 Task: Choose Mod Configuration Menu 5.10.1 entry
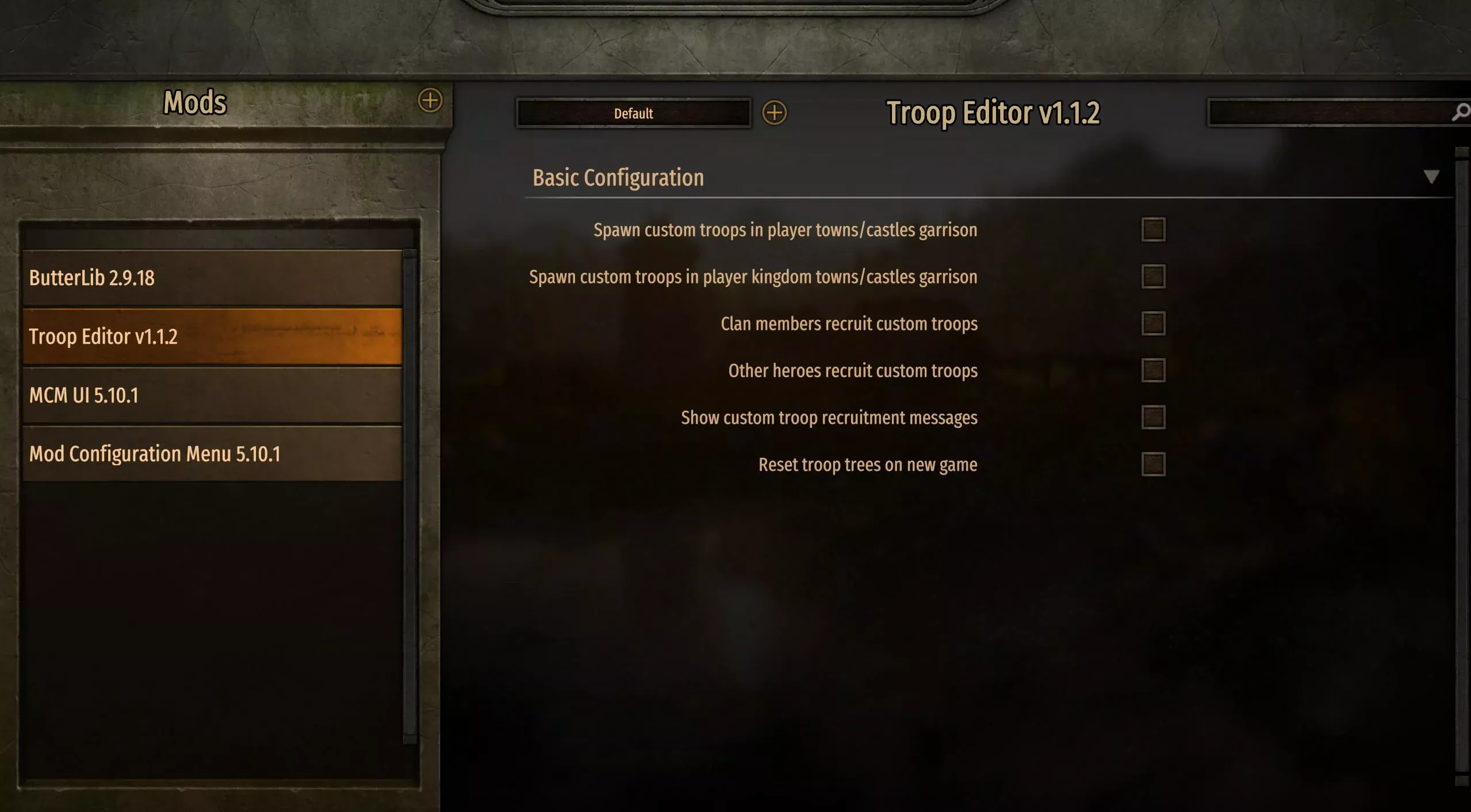pos(212,454)
